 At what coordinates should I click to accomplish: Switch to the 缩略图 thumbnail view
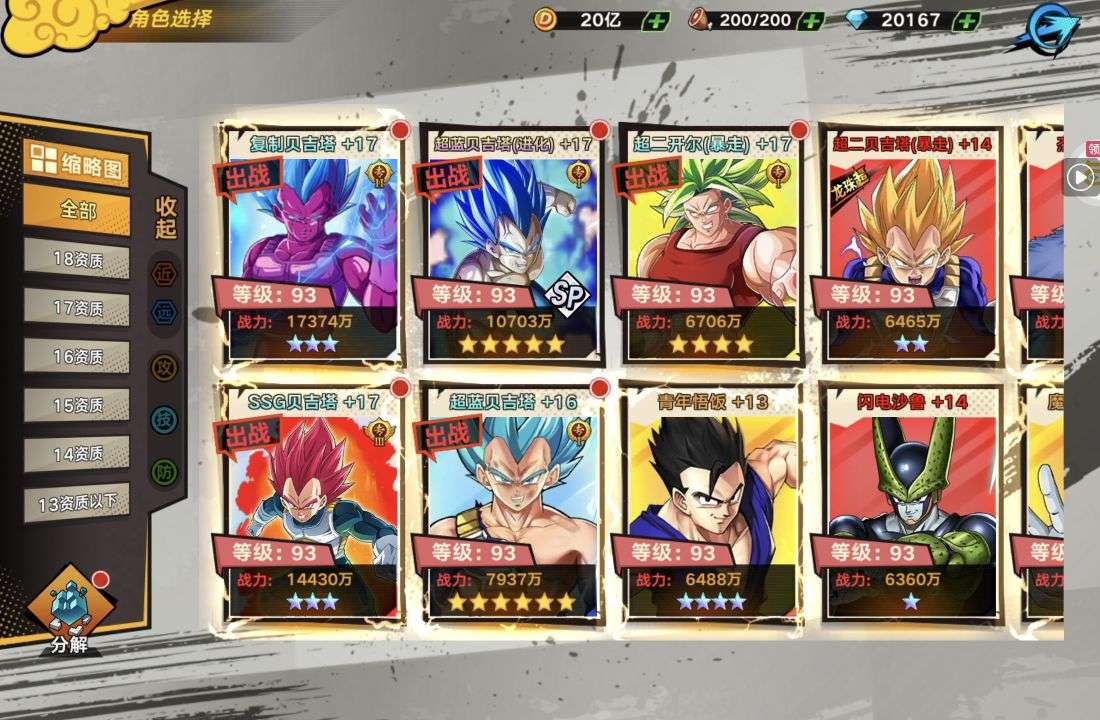[x=77, y=164]
